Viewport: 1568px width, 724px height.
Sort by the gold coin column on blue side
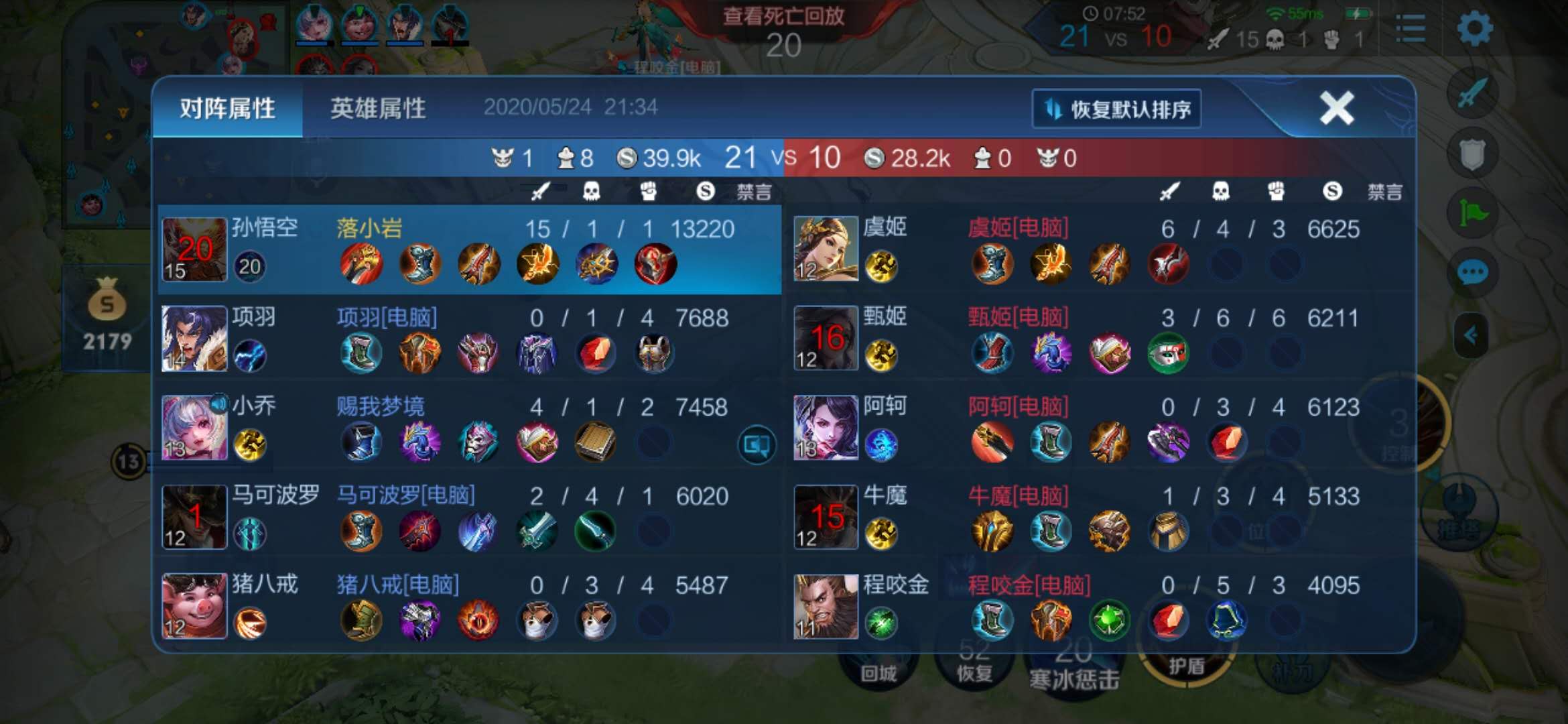[705, 192]
